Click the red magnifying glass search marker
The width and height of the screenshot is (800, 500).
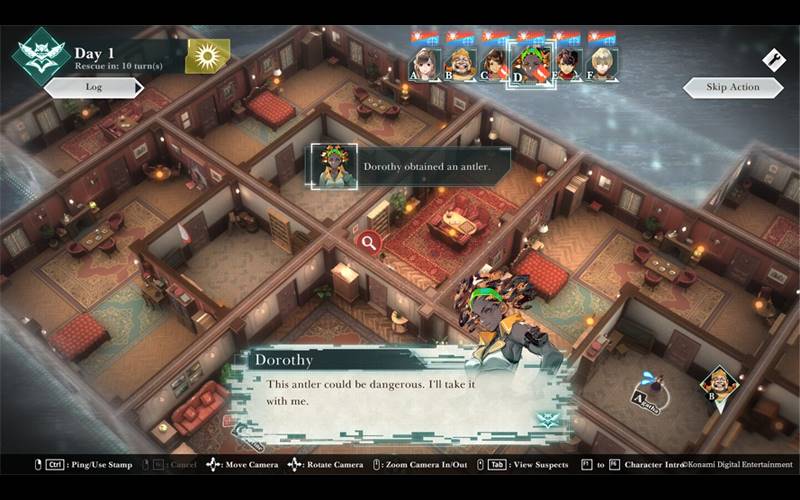[x=369, y=241]
